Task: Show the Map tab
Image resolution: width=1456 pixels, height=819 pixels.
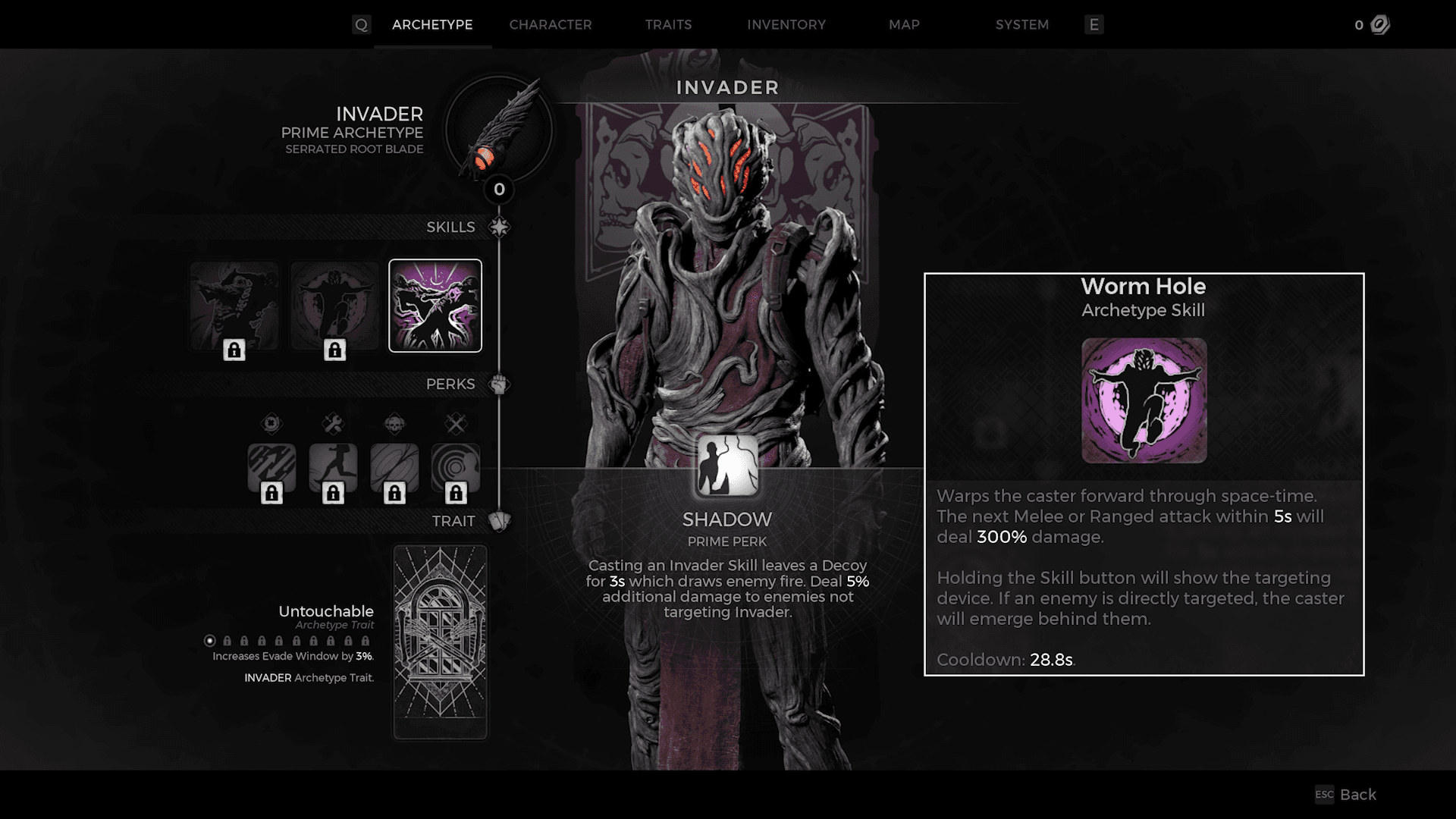Action: pyautogui.click(x=904, y=25)
